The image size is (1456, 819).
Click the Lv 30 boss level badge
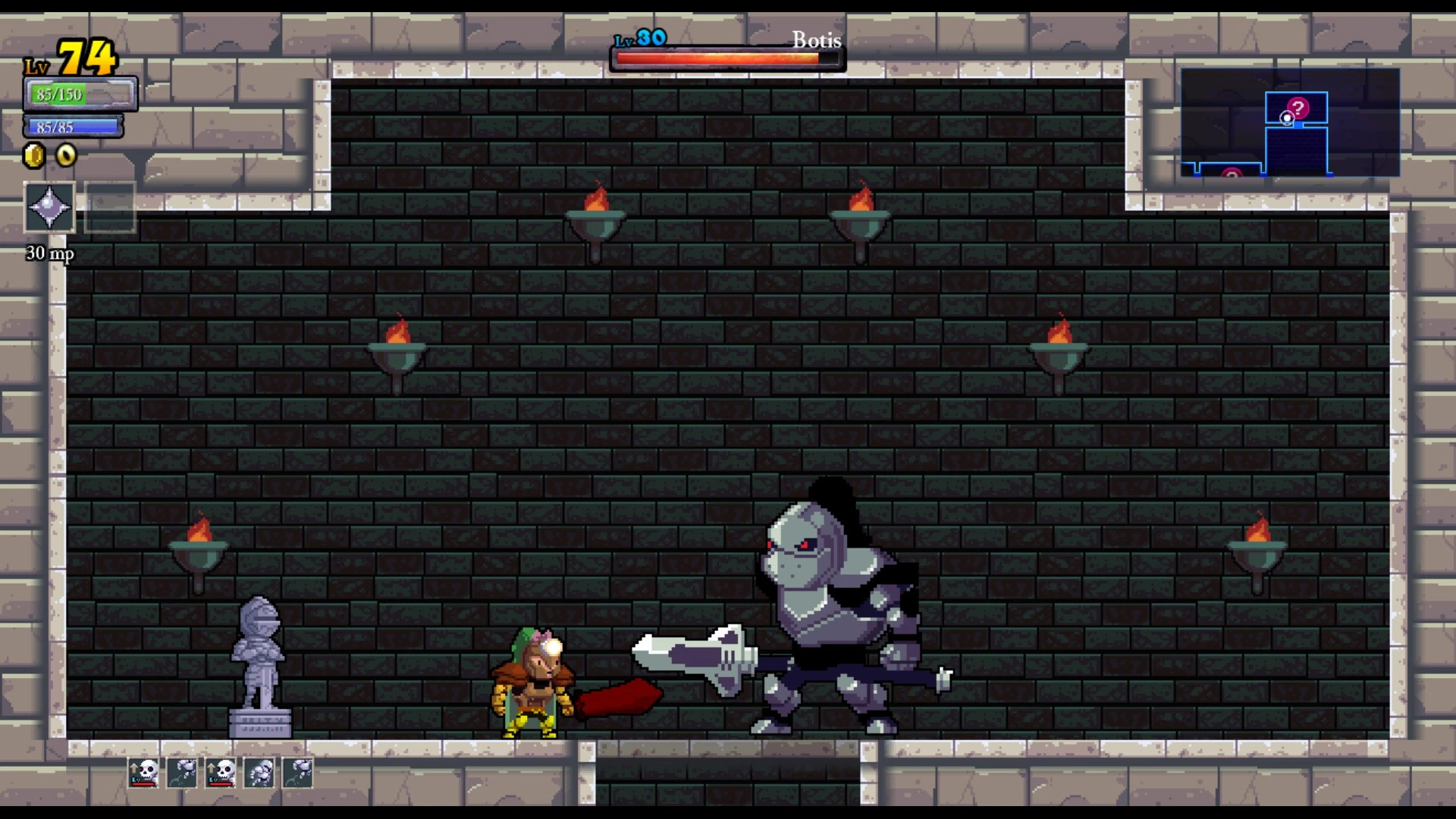(642, 36)
